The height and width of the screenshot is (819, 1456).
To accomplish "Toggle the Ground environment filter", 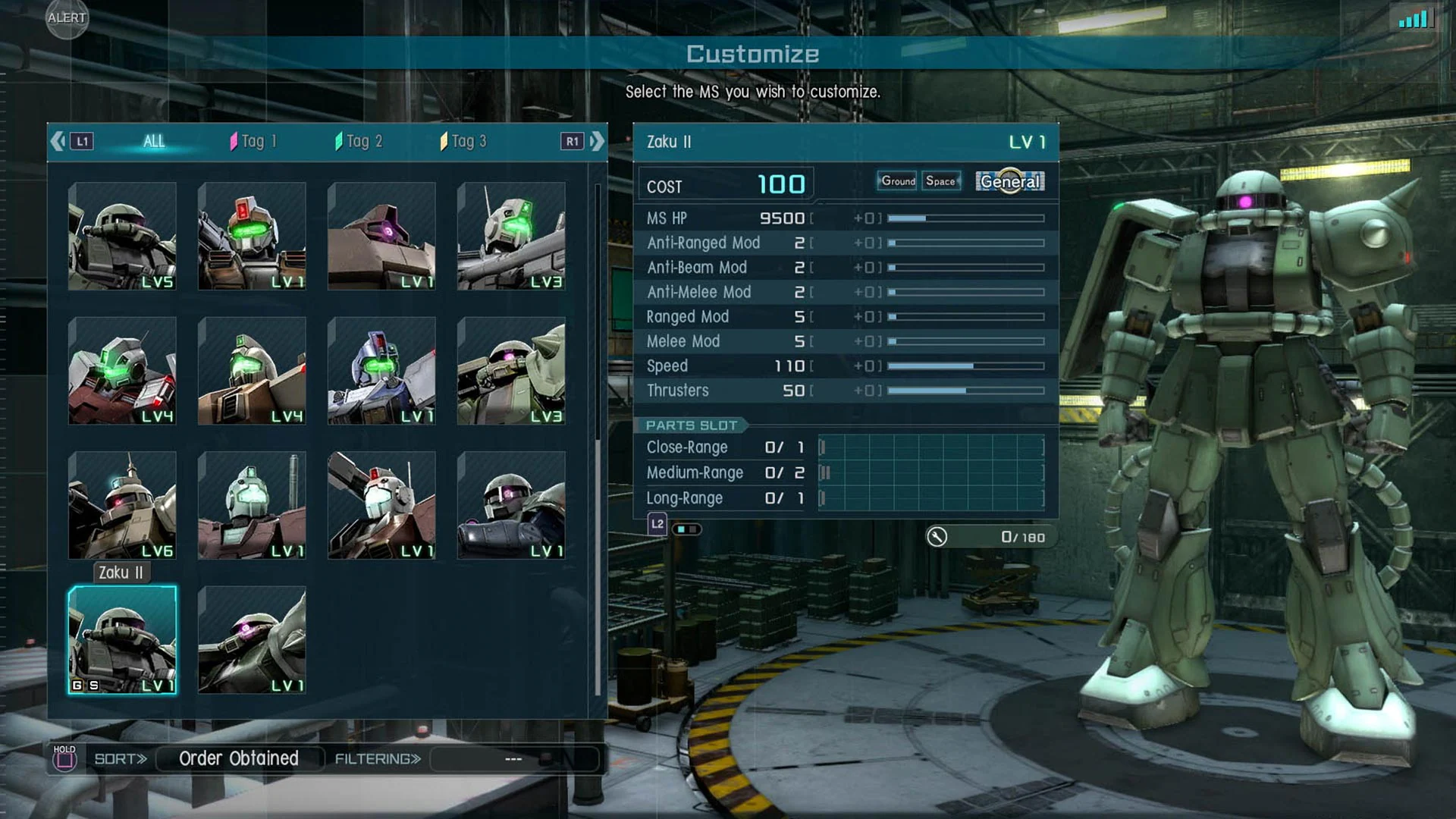I will 896,181.
